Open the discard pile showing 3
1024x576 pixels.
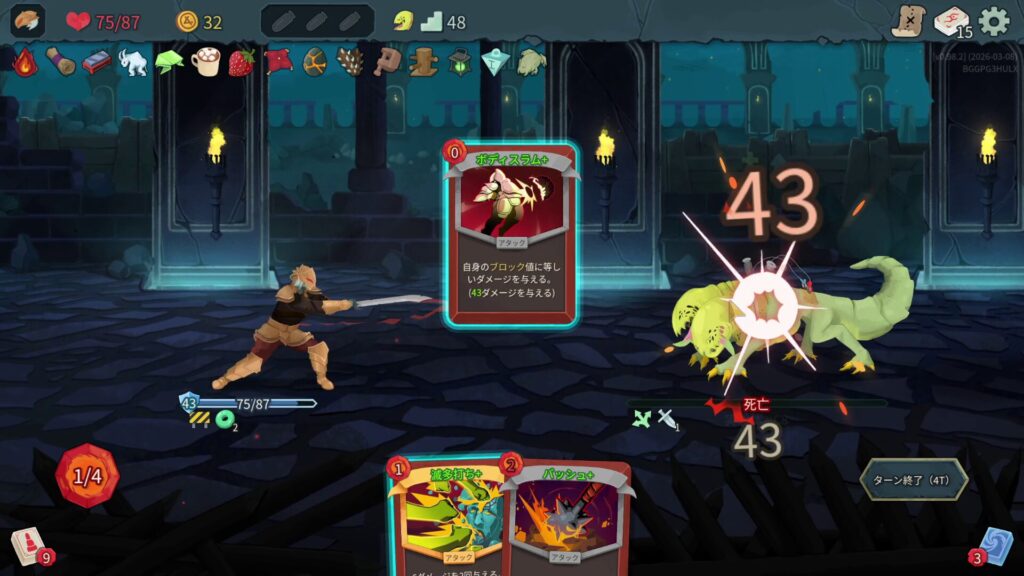click(x=994, y=547)
